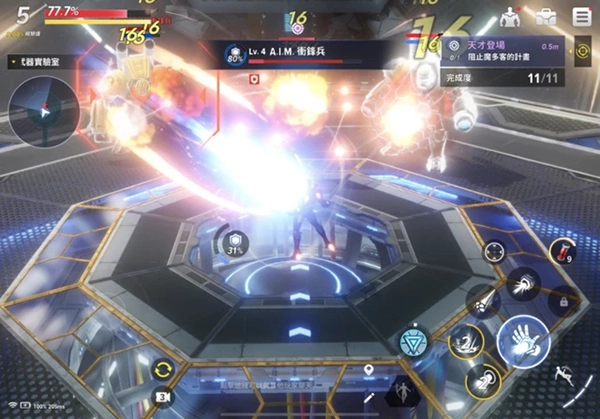The image size is (600, 419).
Task: Tap the locked skill slot
Action: (x=563, y=299)
